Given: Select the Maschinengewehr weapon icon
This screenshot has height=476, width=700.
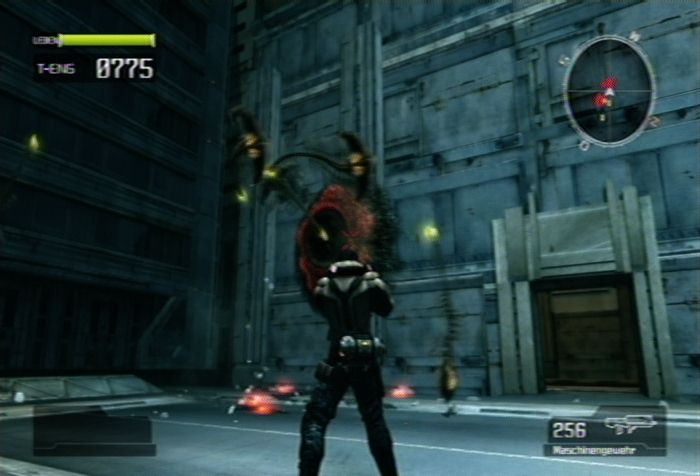Looking at the screenshot, I should pos(630,425).
